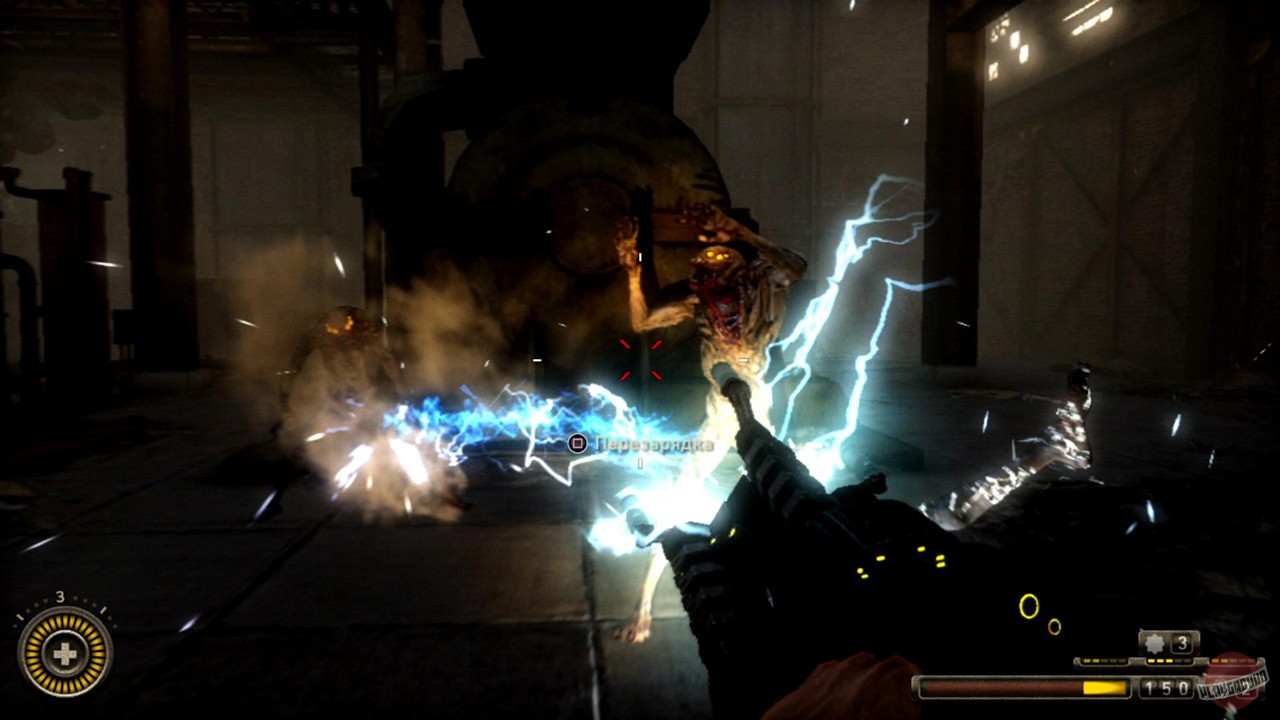The height and width of the screenshot is (720, 1280).
Task: Open the health gauge details
Action: tap(63, 653)
